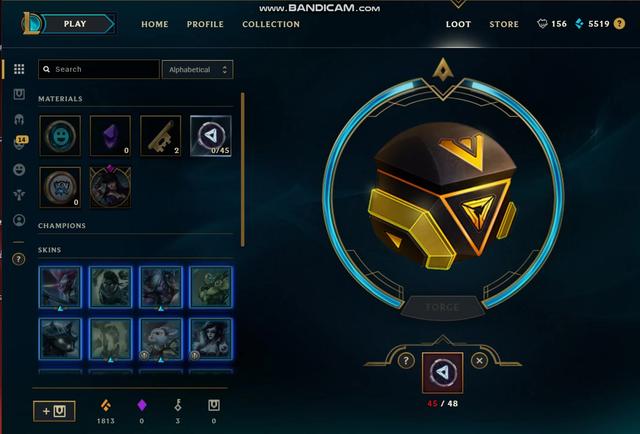Select the golden key material
The image size is (640, 434).
160,135
